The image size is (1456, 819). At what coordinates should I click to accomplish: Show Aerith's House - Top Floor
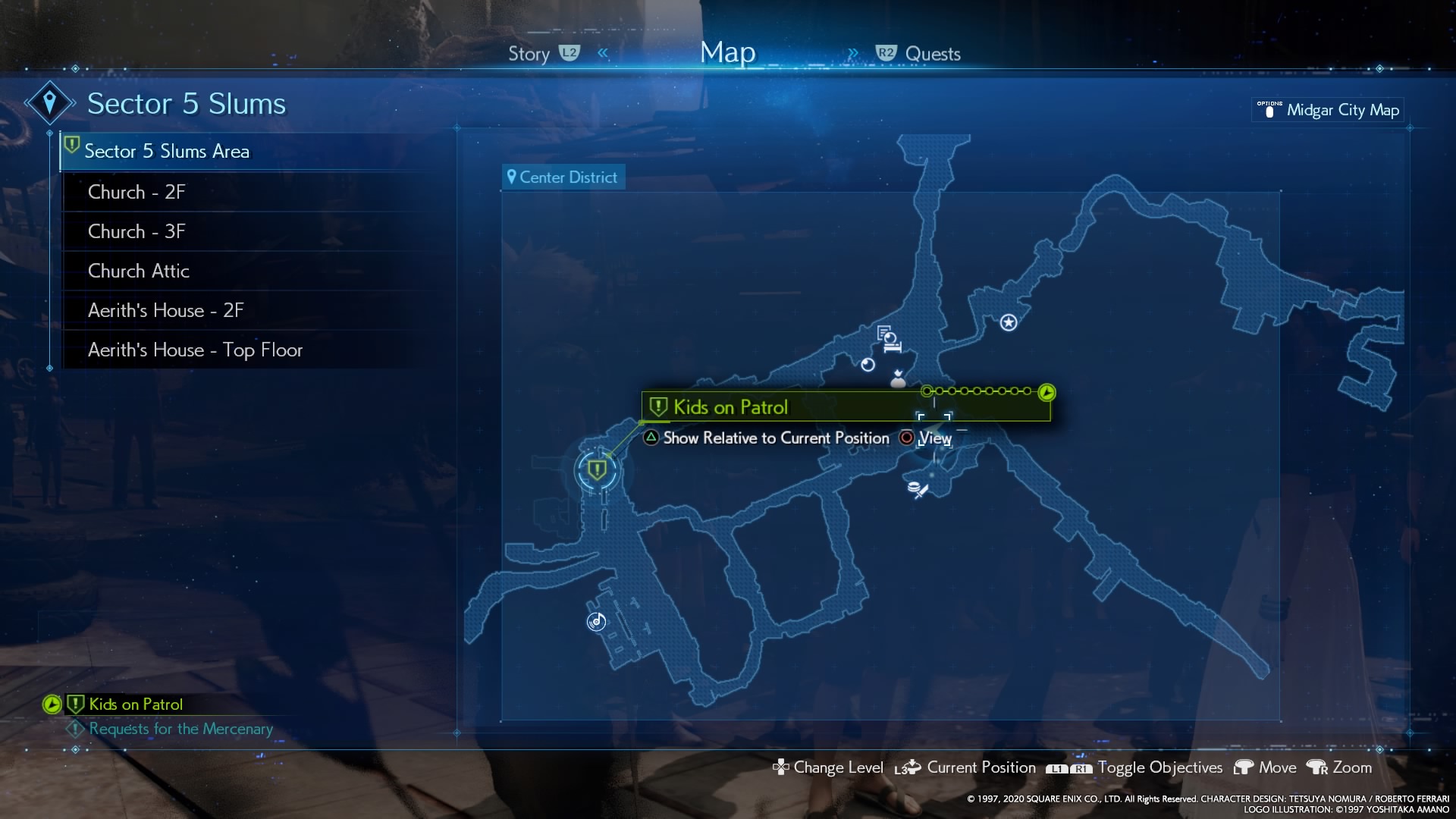(x=195, y=350)
